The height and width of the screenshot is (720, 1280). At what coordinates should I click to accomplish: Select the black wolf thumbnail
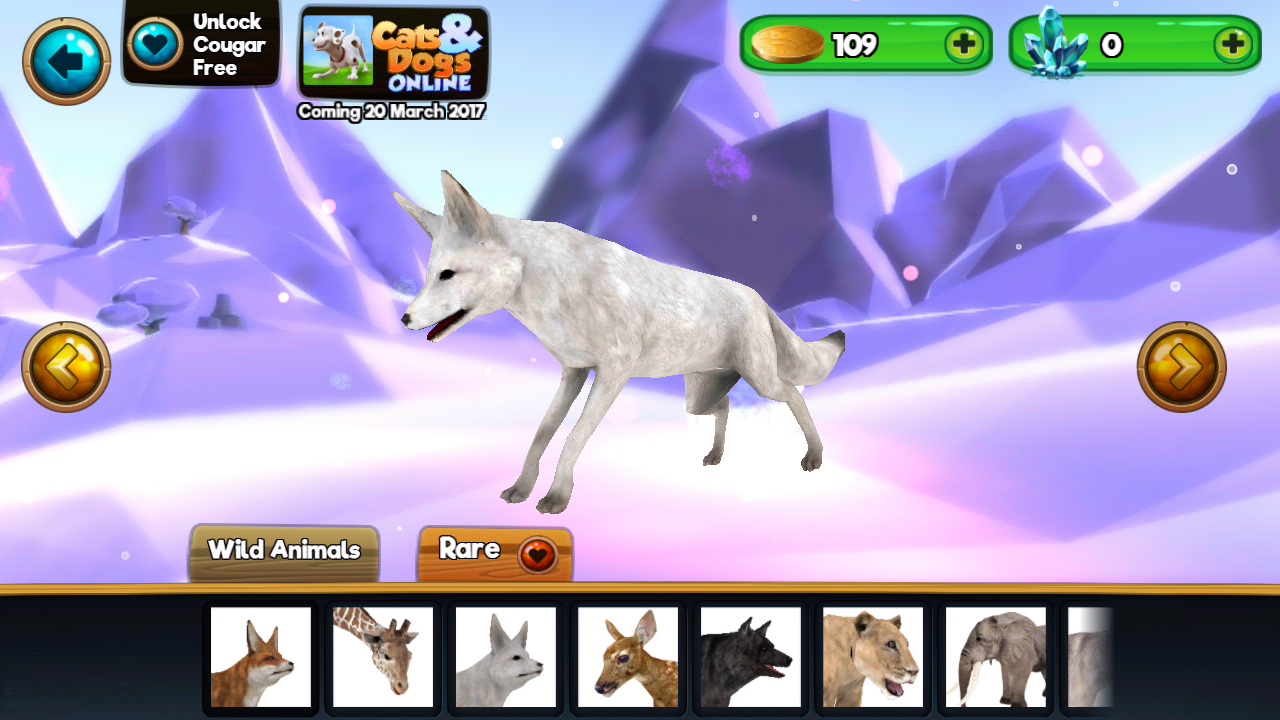tap(750, 657)
